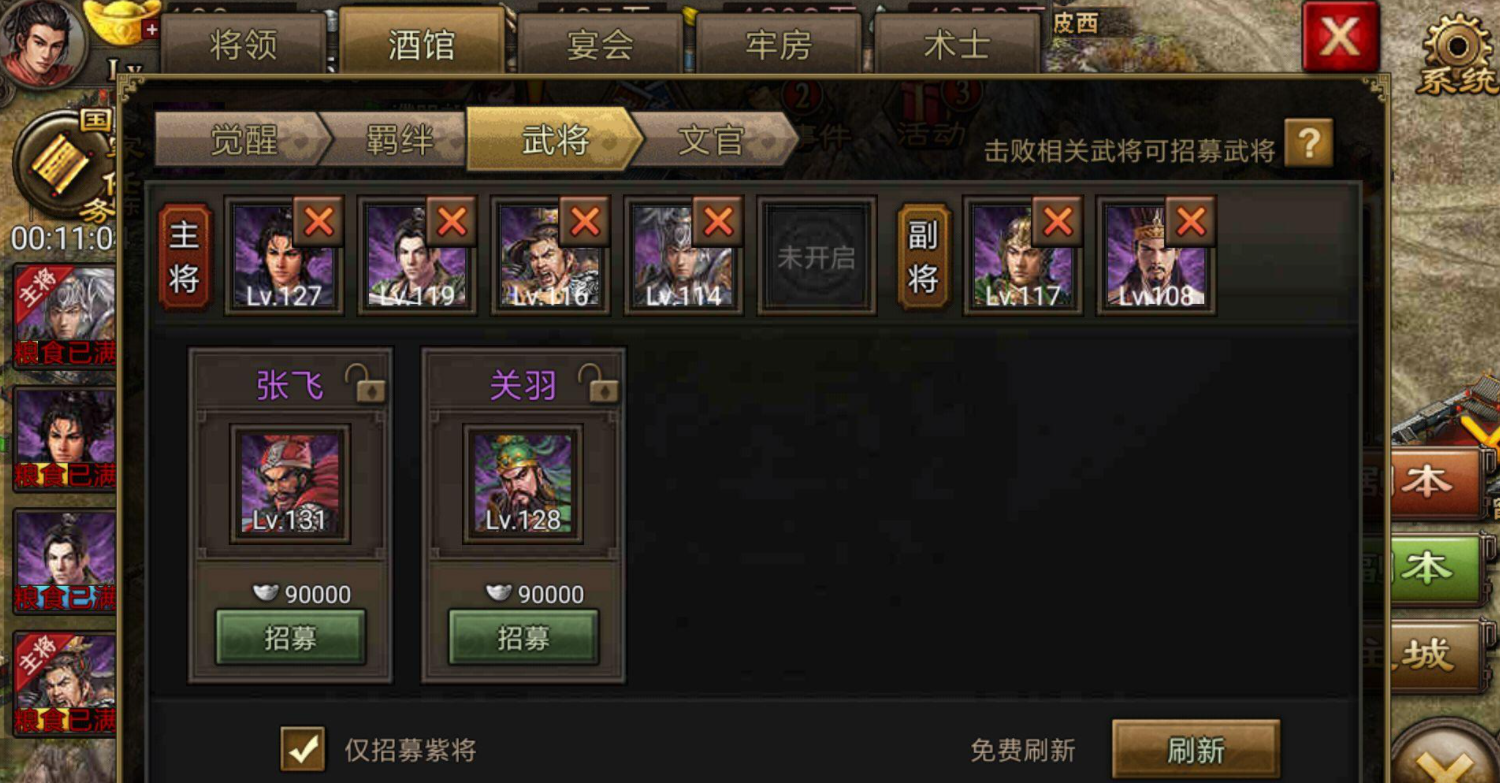Viewport: 1500px width, 783px height.
Task: Click the player avatar portrait top-left
Action: (x=40, y=45)
